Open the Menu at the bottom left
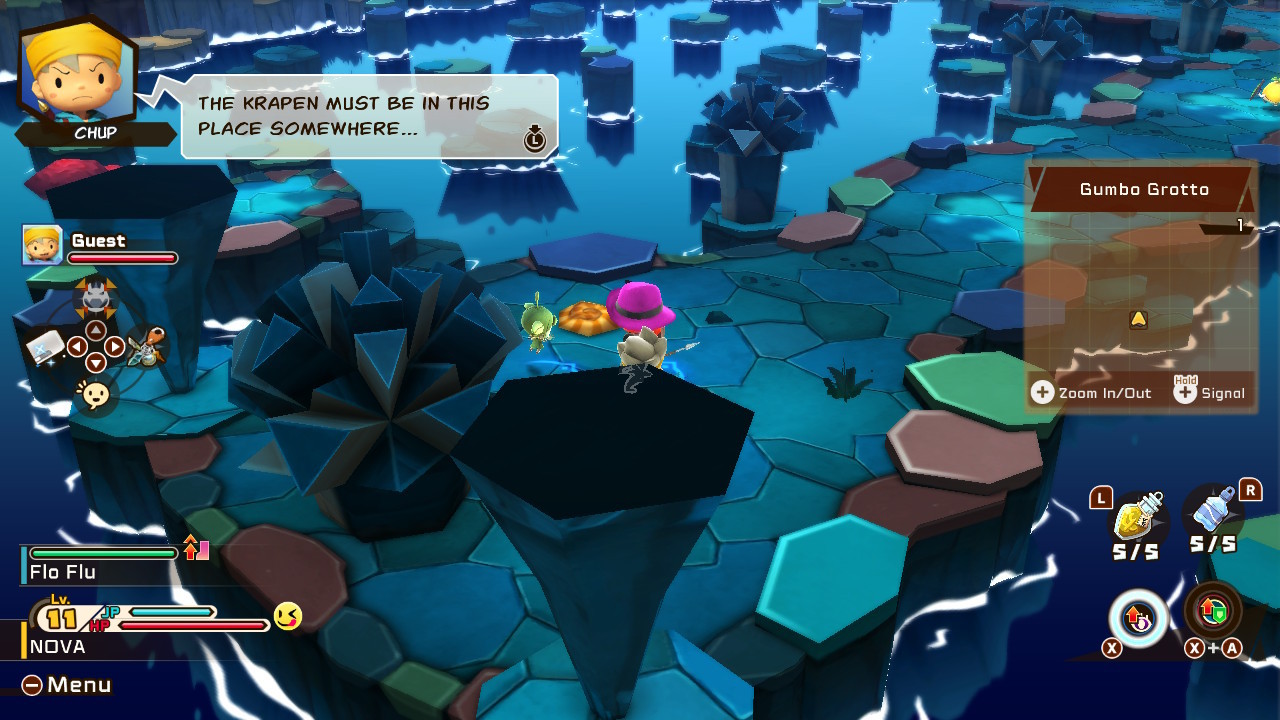 point(67,685)
